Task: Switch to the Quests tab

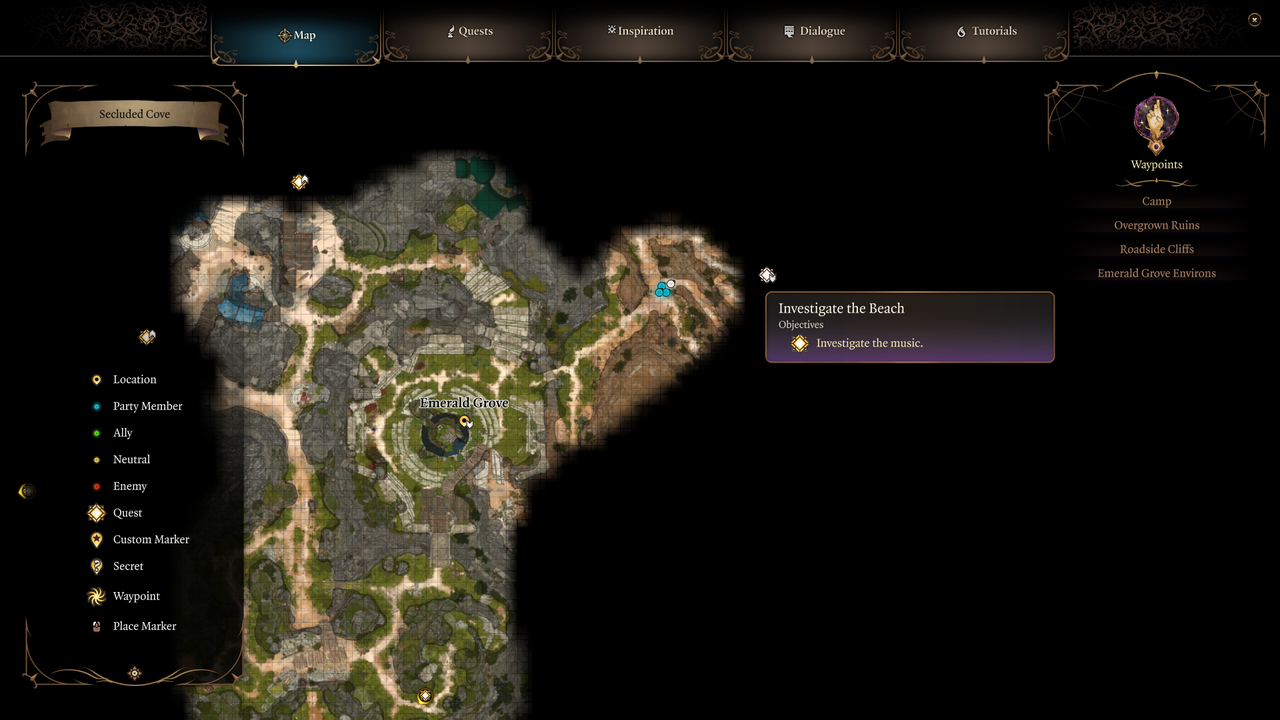Action: pyautogui.click(x=470, y=31)
